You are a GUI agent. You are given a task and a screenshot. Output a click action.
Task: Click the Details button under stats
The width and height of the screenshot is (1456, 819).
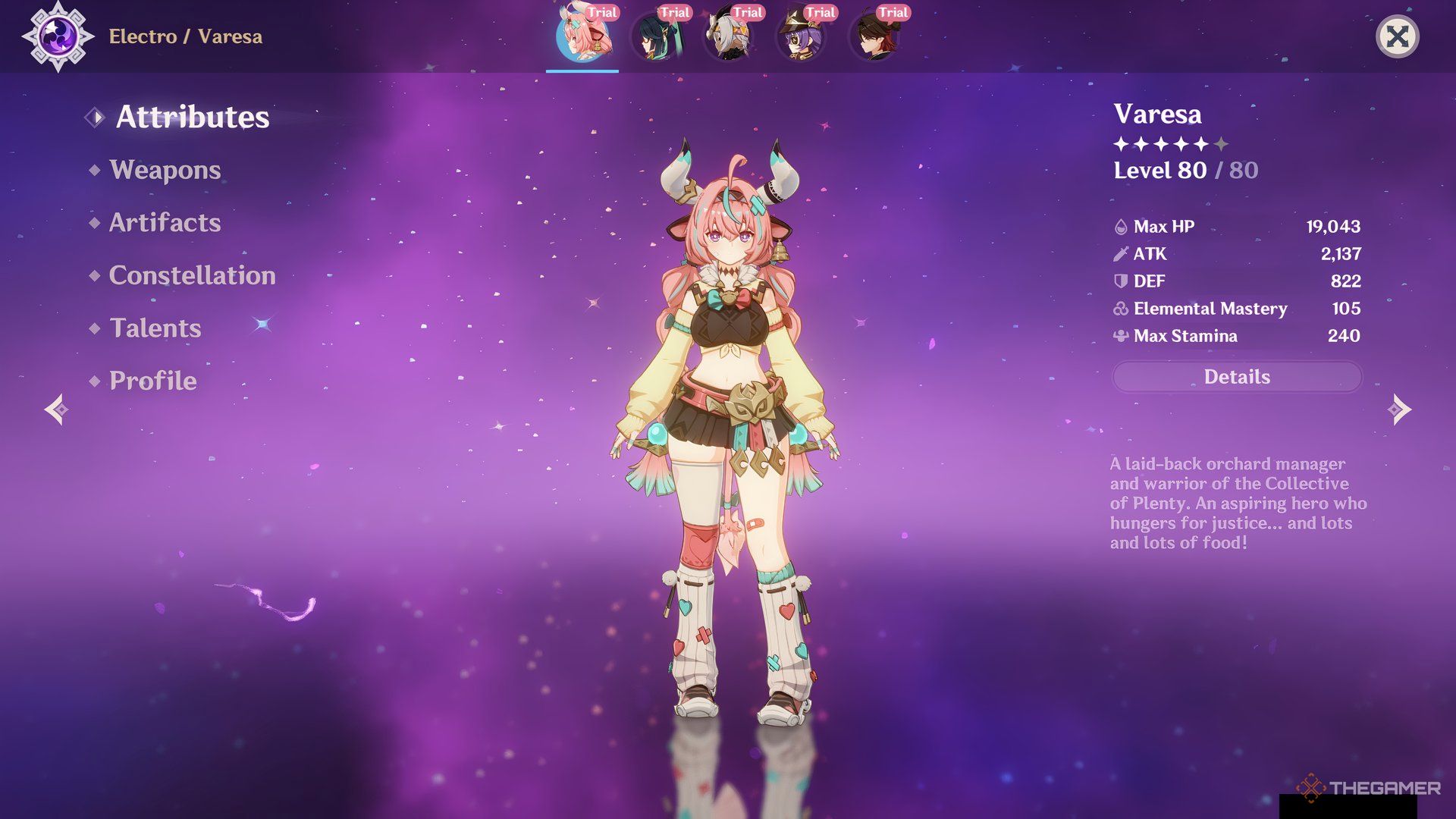[1236, 377]
